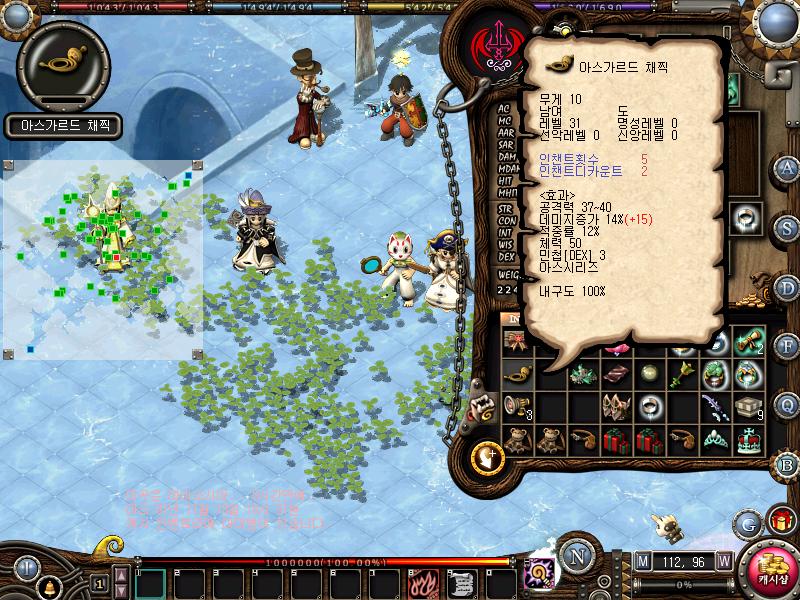Select the silver ring in the inventory
The image size is (800, 600).
coord(650,407)
